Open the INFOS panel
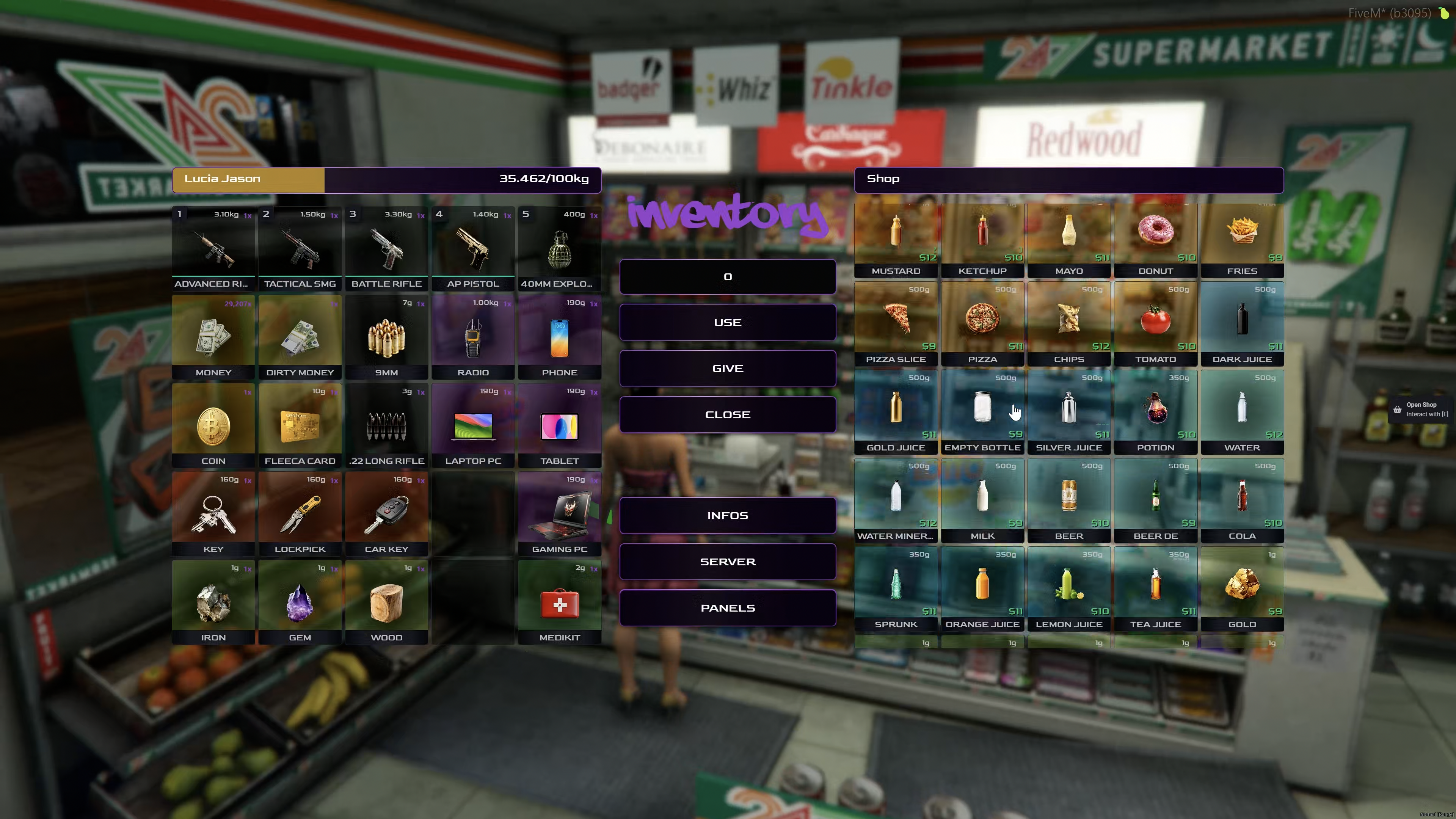 tap(728, 516)
